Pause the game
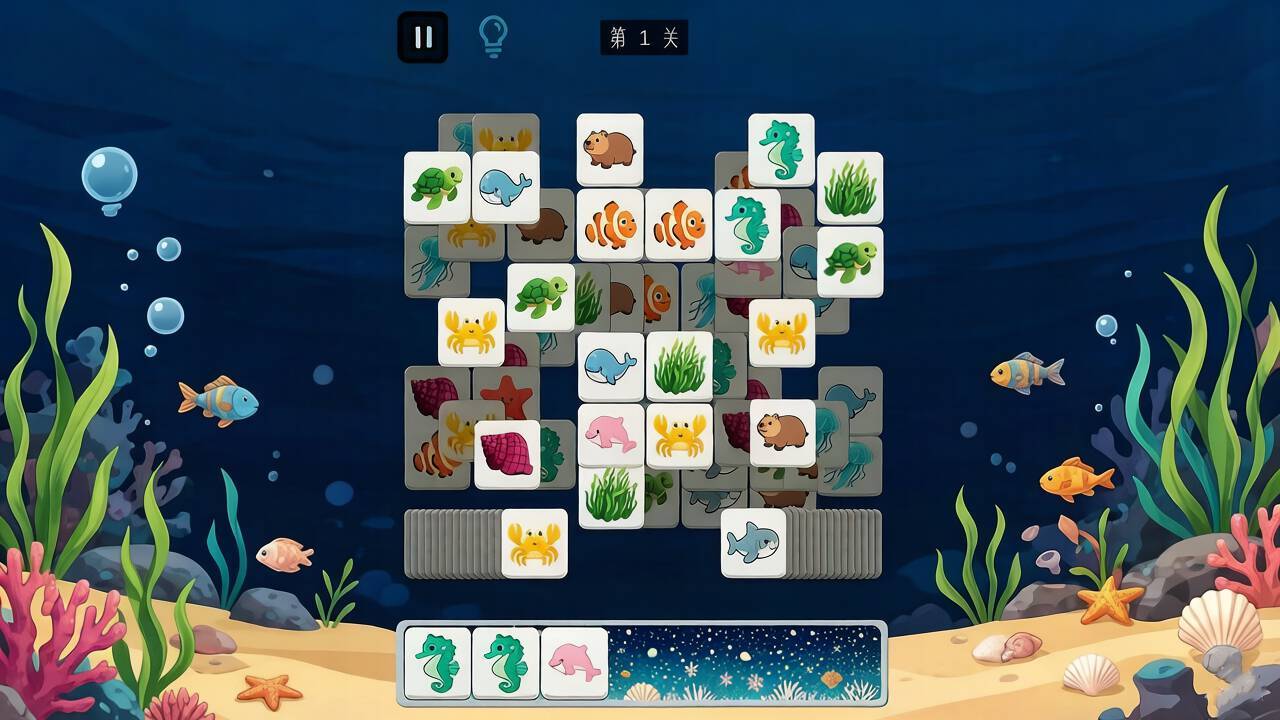The width and height of the screenshot is (1280, 720). 422,37
